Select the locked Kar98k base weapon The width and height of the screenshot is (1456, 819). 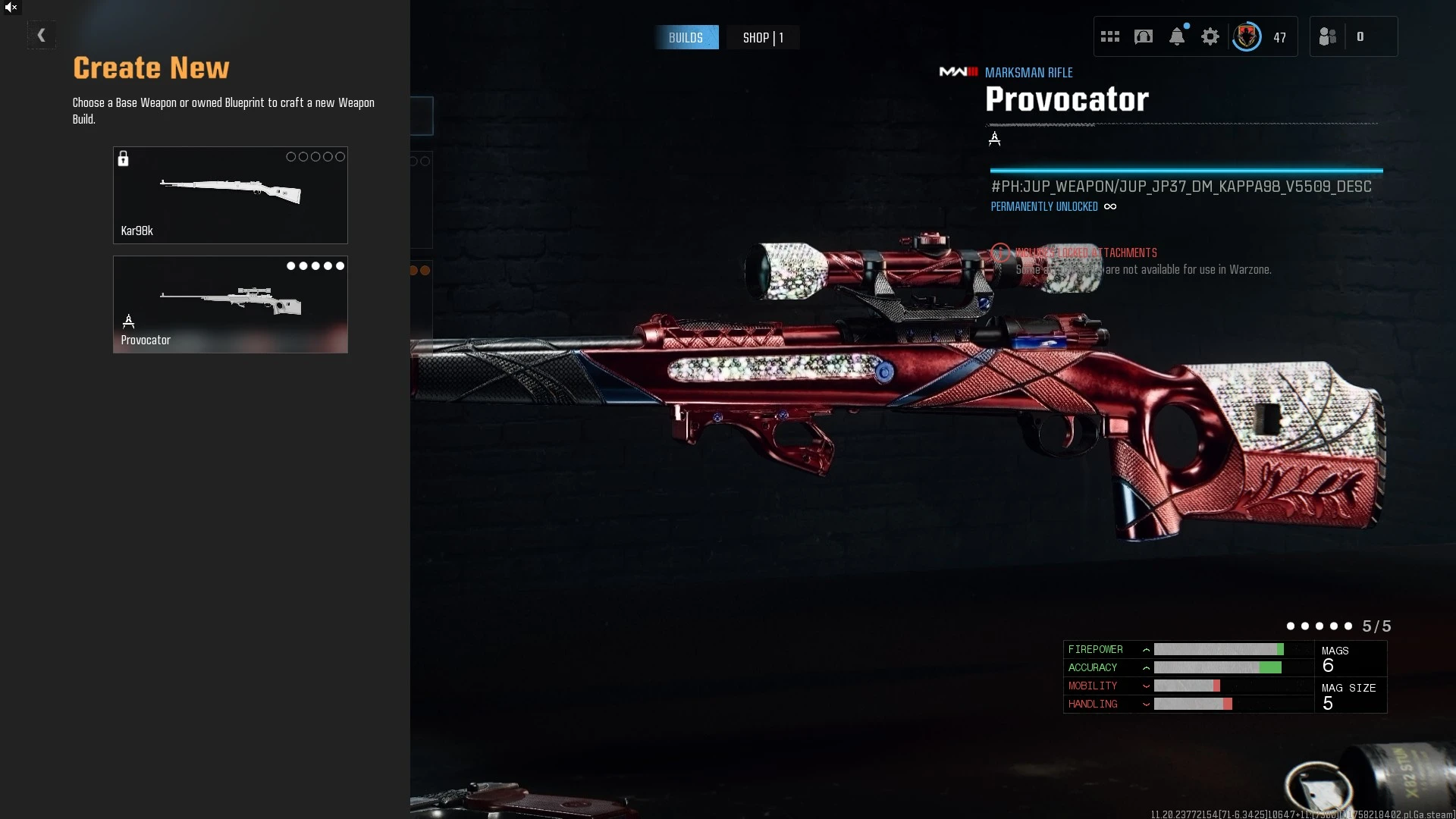230,195
